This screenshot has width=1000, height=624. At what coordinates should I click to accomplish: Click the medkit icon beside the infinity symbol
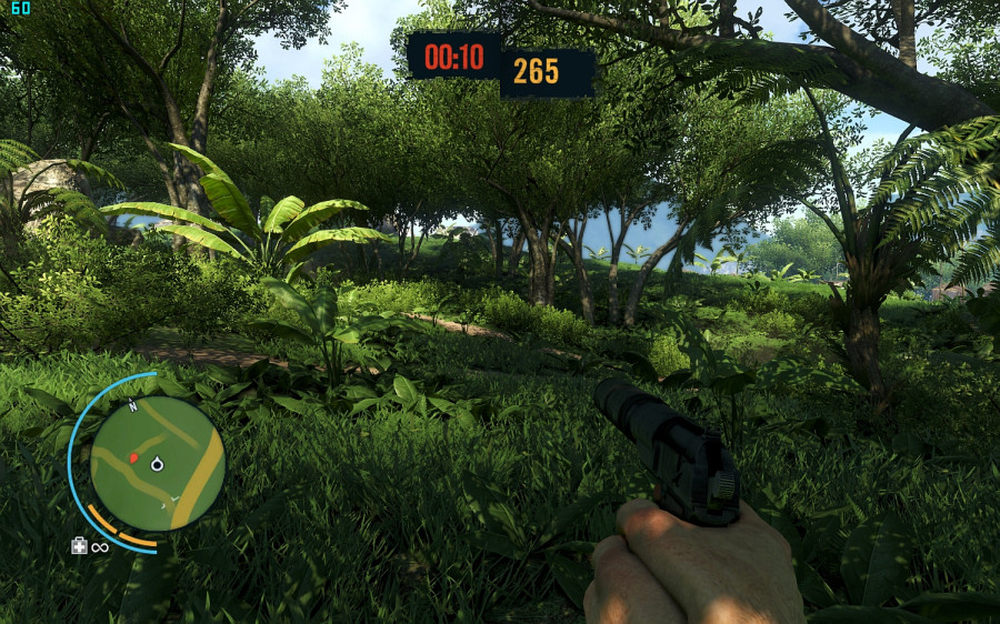(79, 545)
